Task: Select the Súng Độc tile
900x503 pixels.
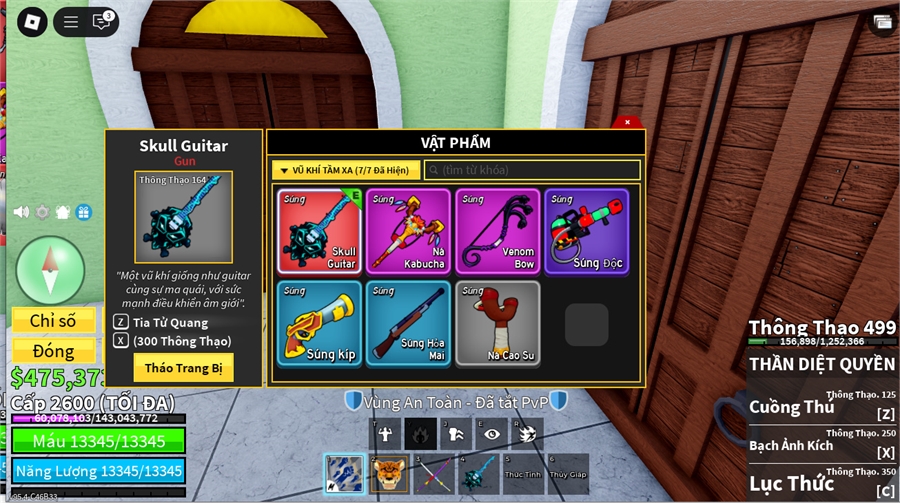Action: click(586, 231)
